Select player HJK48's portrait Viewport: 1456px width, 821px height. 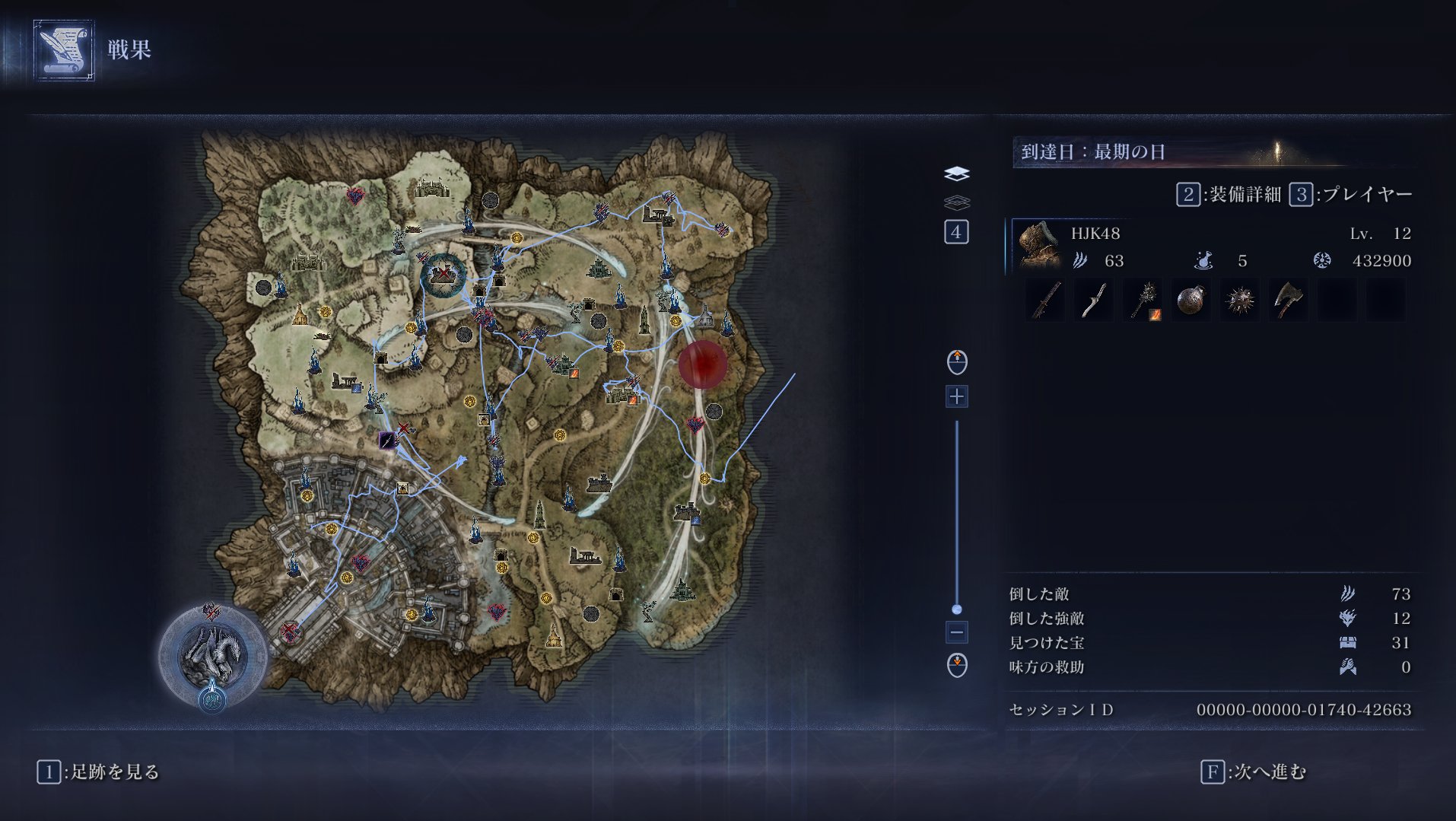1038,246
